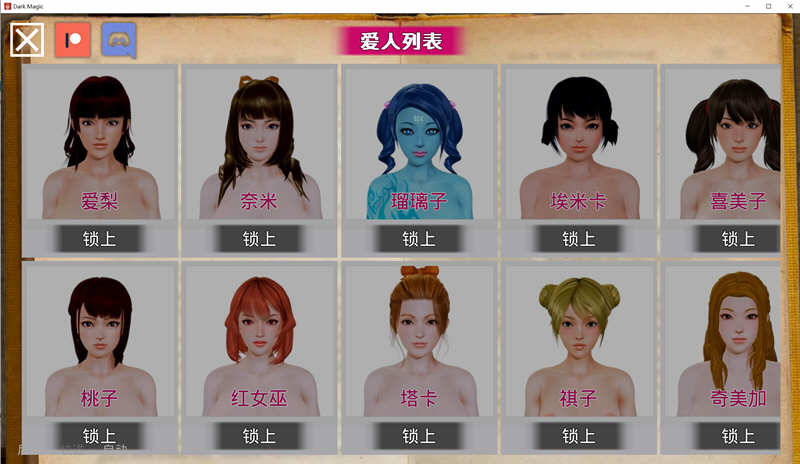Choose the 桃子 character portrait

pyautogui.click(x=99, y=342)
